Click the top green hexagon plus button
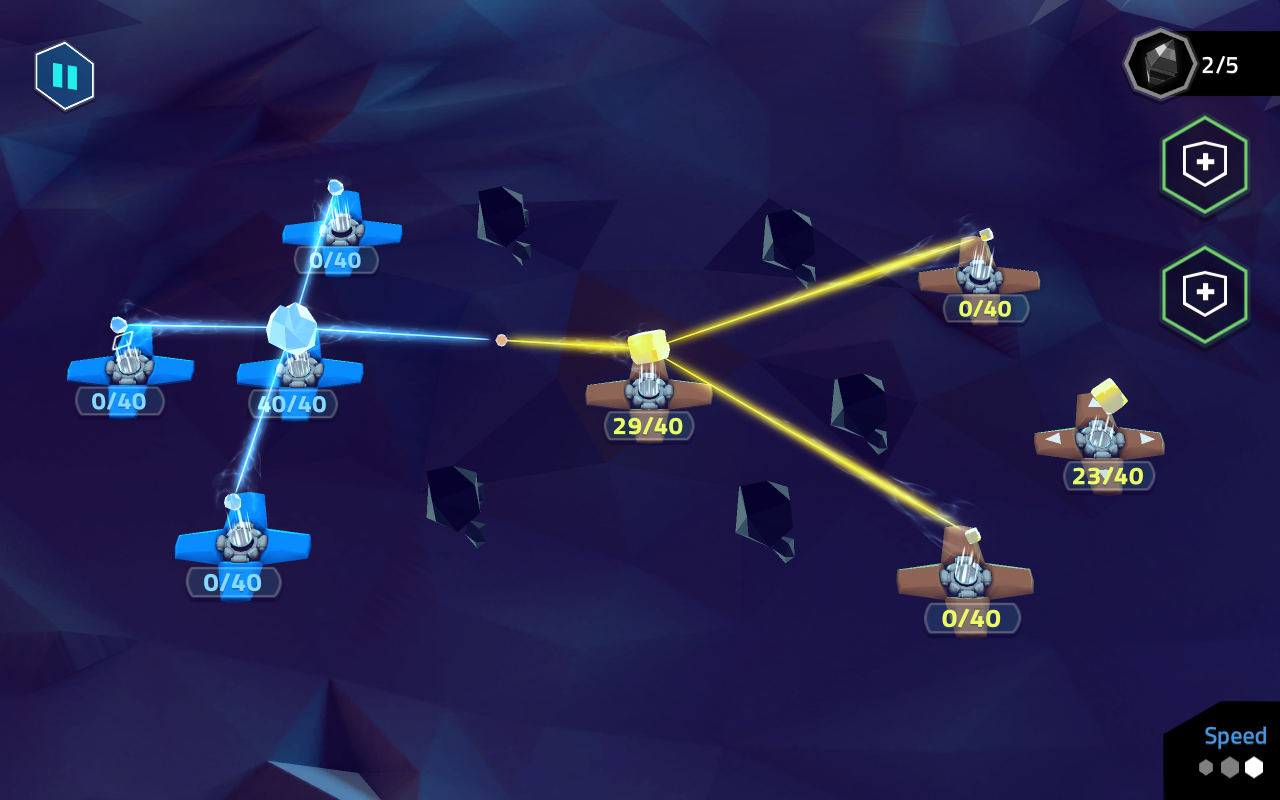Screen dimensions: 1280x800 point(1205,165)
